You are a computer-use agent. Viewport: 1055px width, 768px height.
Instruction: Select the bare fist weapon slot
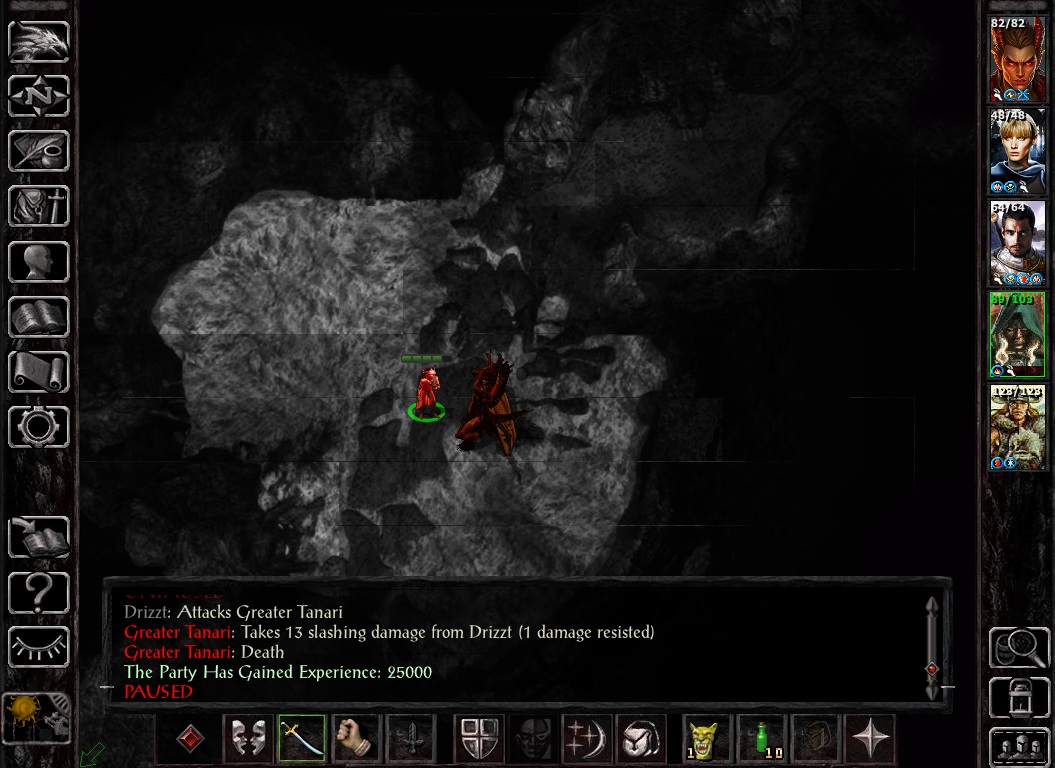click(355, 740)
